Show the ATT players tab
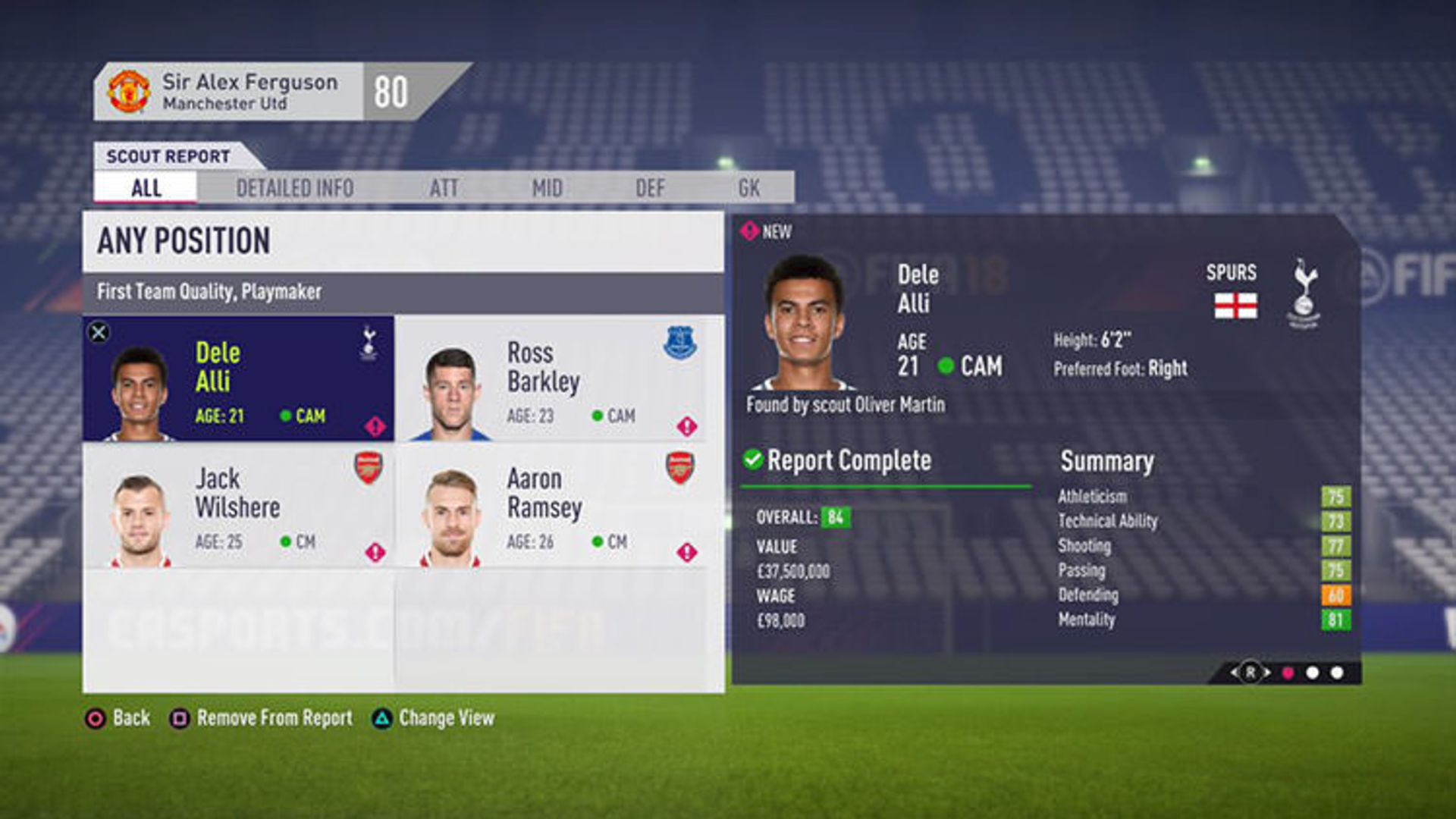Screen dimensions: 1456x819 click(x=444, y=188)
